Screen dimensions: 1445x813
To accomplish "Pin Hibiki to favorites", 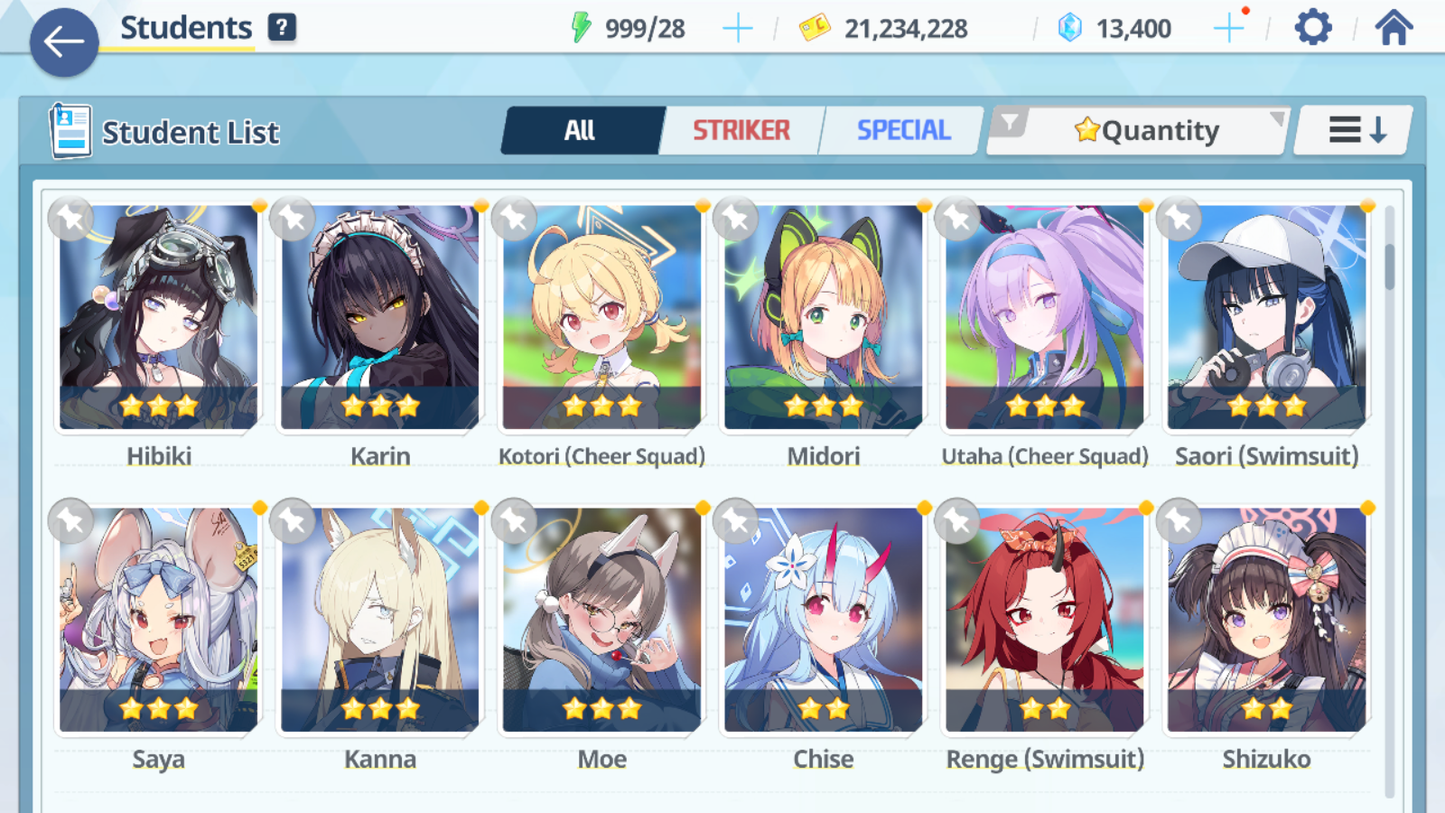I will click(70, 219).
